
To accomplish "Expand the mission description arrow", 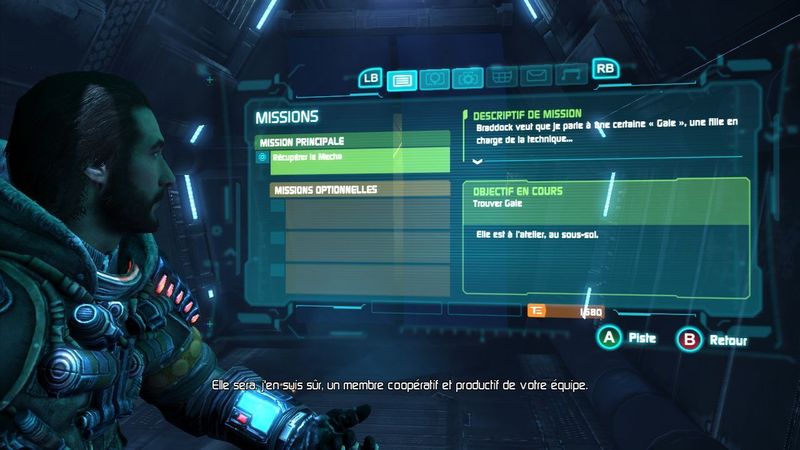I will (x=477, y=161).
